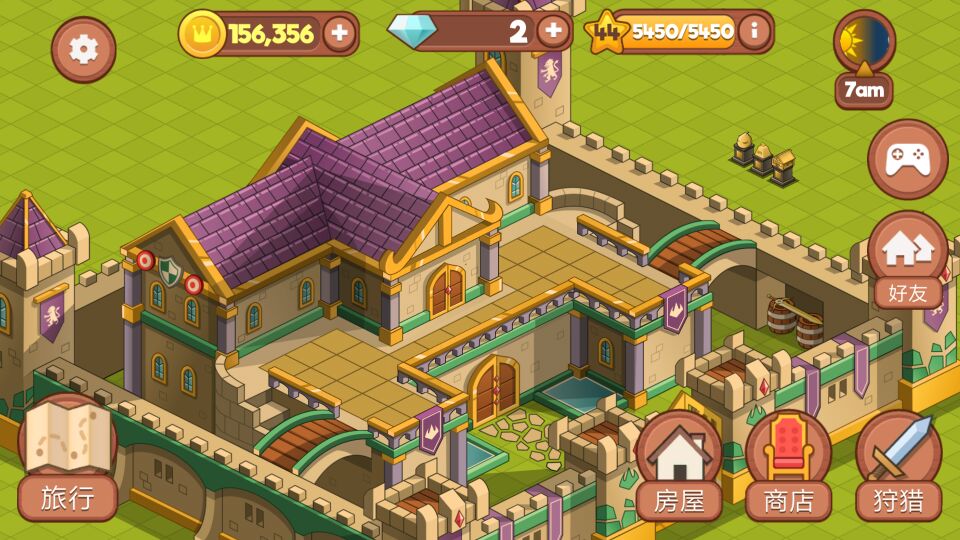Add more gold coins with plus button
The image size is (960, 540).
339,34
